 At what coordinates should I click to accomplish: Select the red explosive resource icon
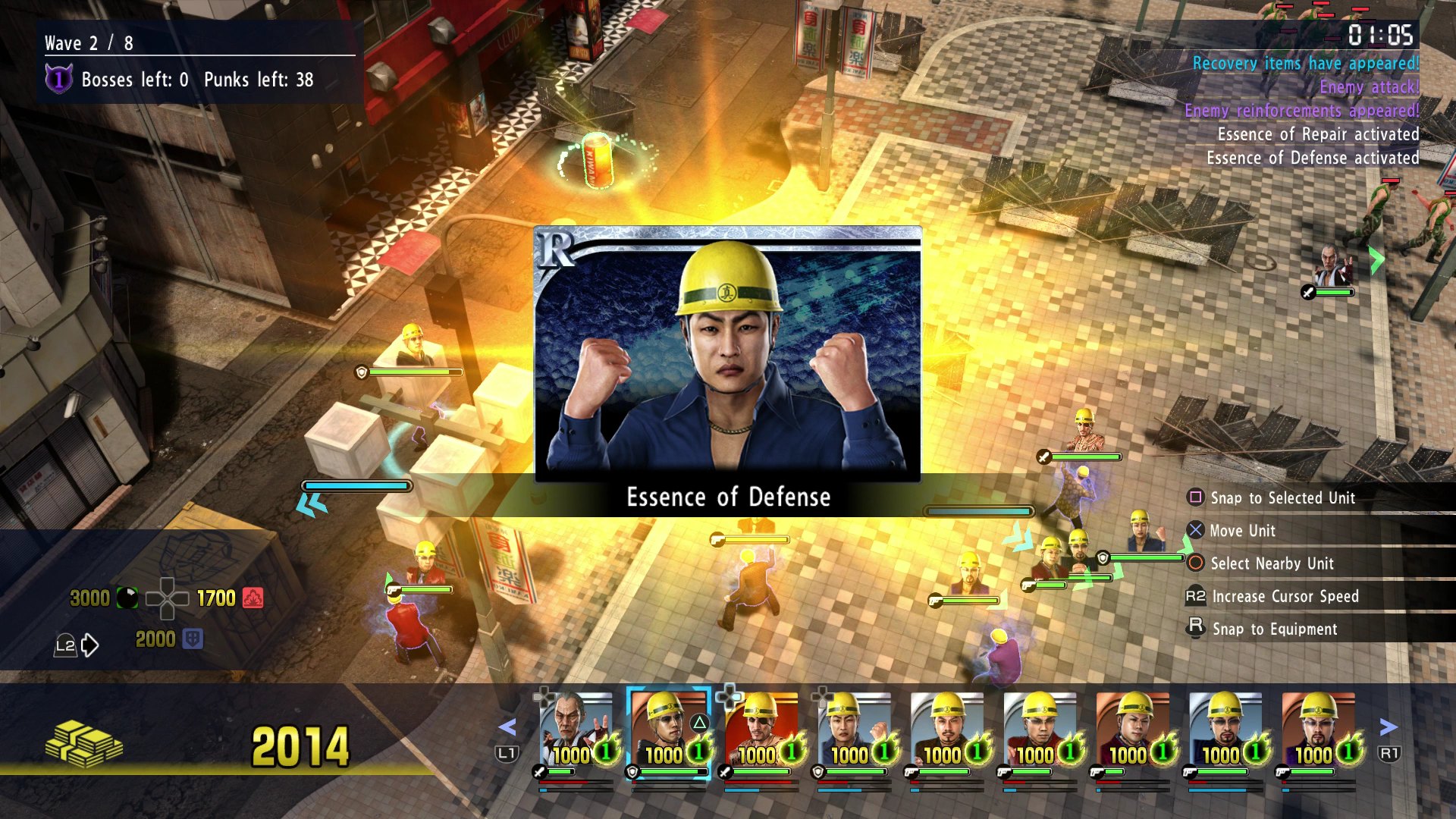pos(253,598)
